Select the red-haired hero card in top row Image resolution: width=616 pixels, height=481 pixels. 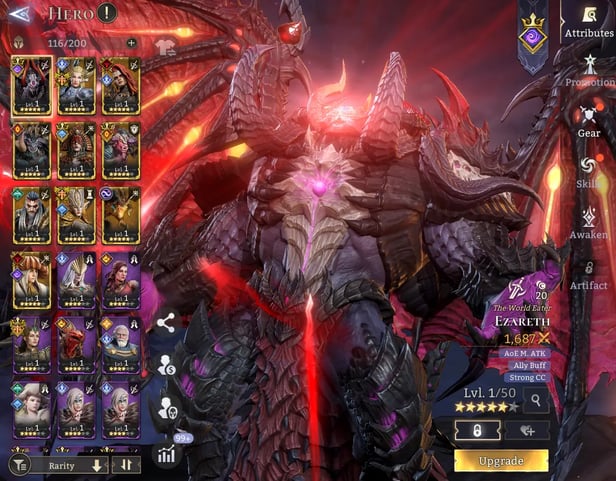[120, 85]
